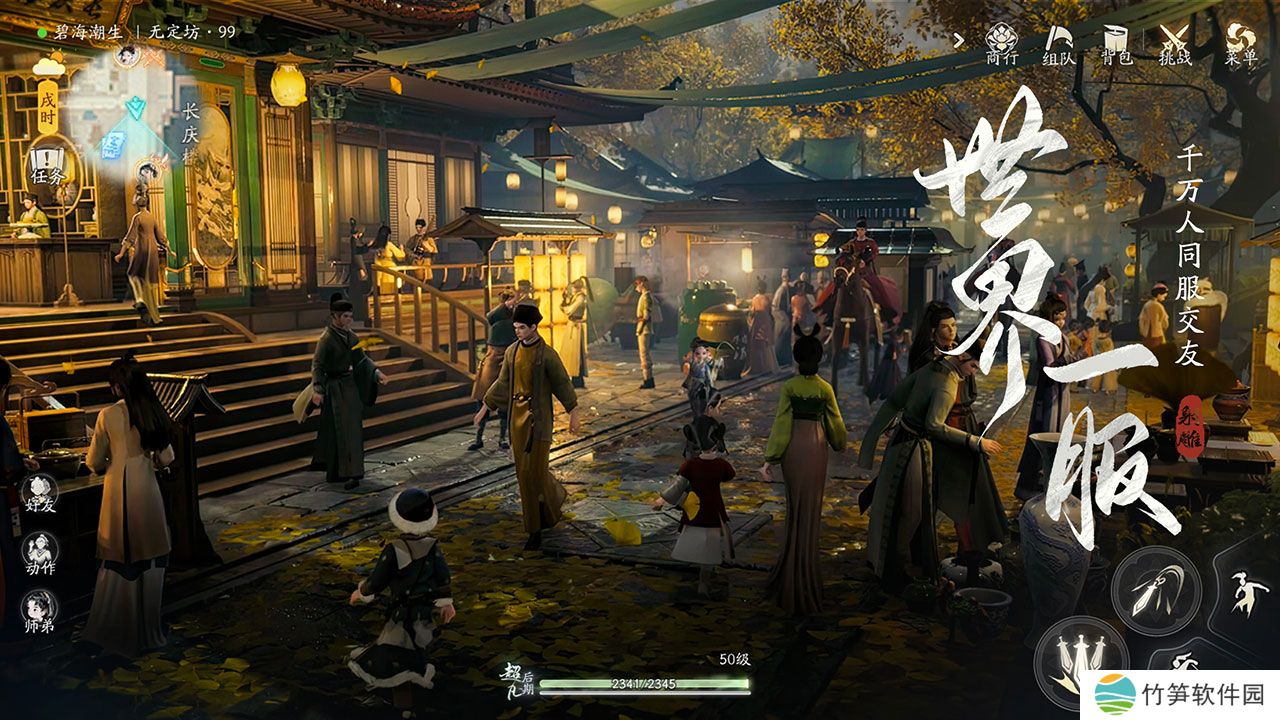This screenshot has width=1280, height=720.
Task: Open the 动作 emote menu
Action: (40, 553)
